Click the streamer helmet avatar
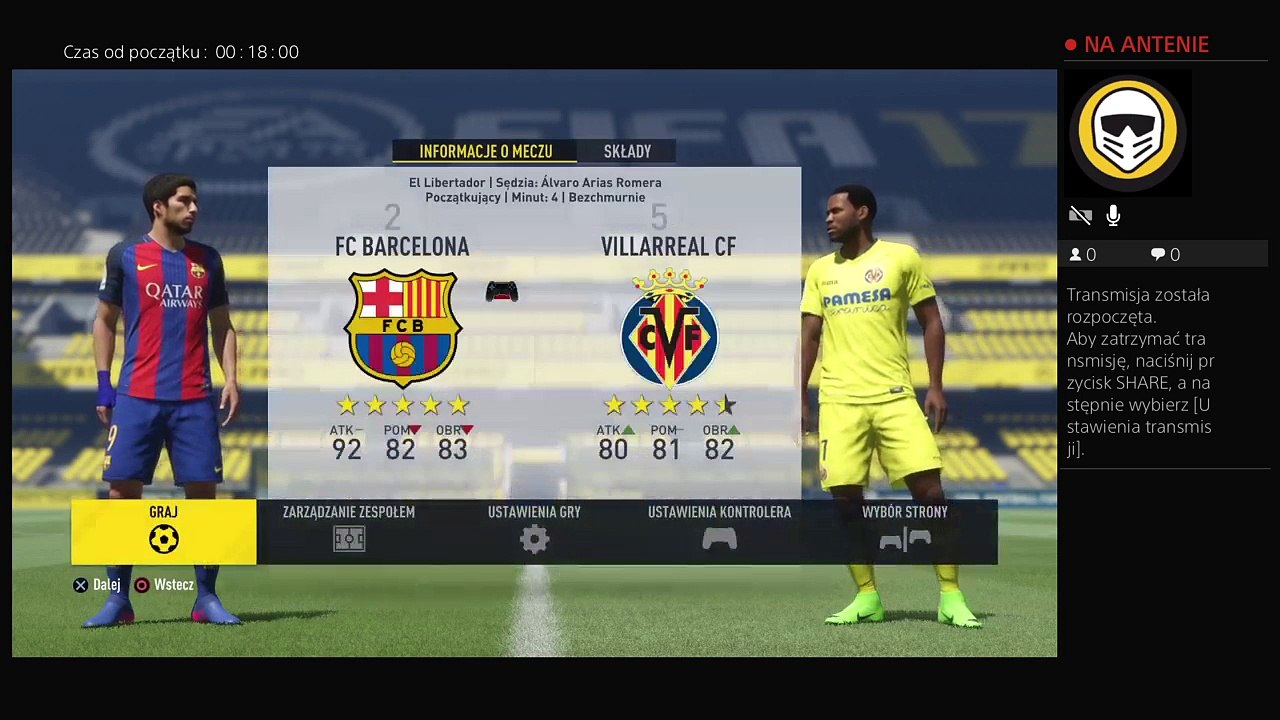This screenshot has width=1280, height=720. (x=1127, y=132)
